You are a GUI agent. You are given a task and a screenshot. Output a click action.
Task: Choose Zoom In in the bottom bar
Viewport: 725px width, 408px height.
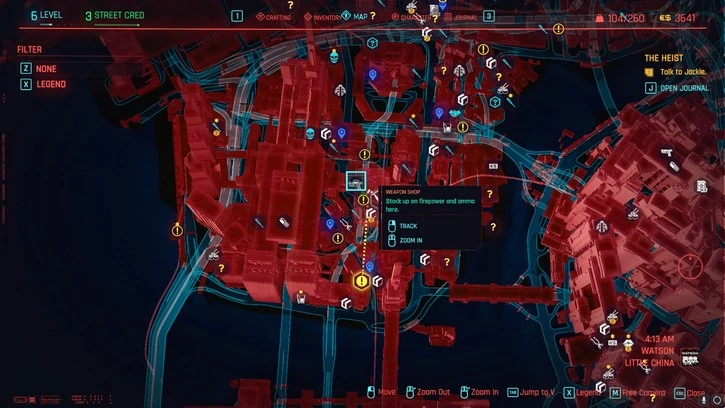coord(483,393)
